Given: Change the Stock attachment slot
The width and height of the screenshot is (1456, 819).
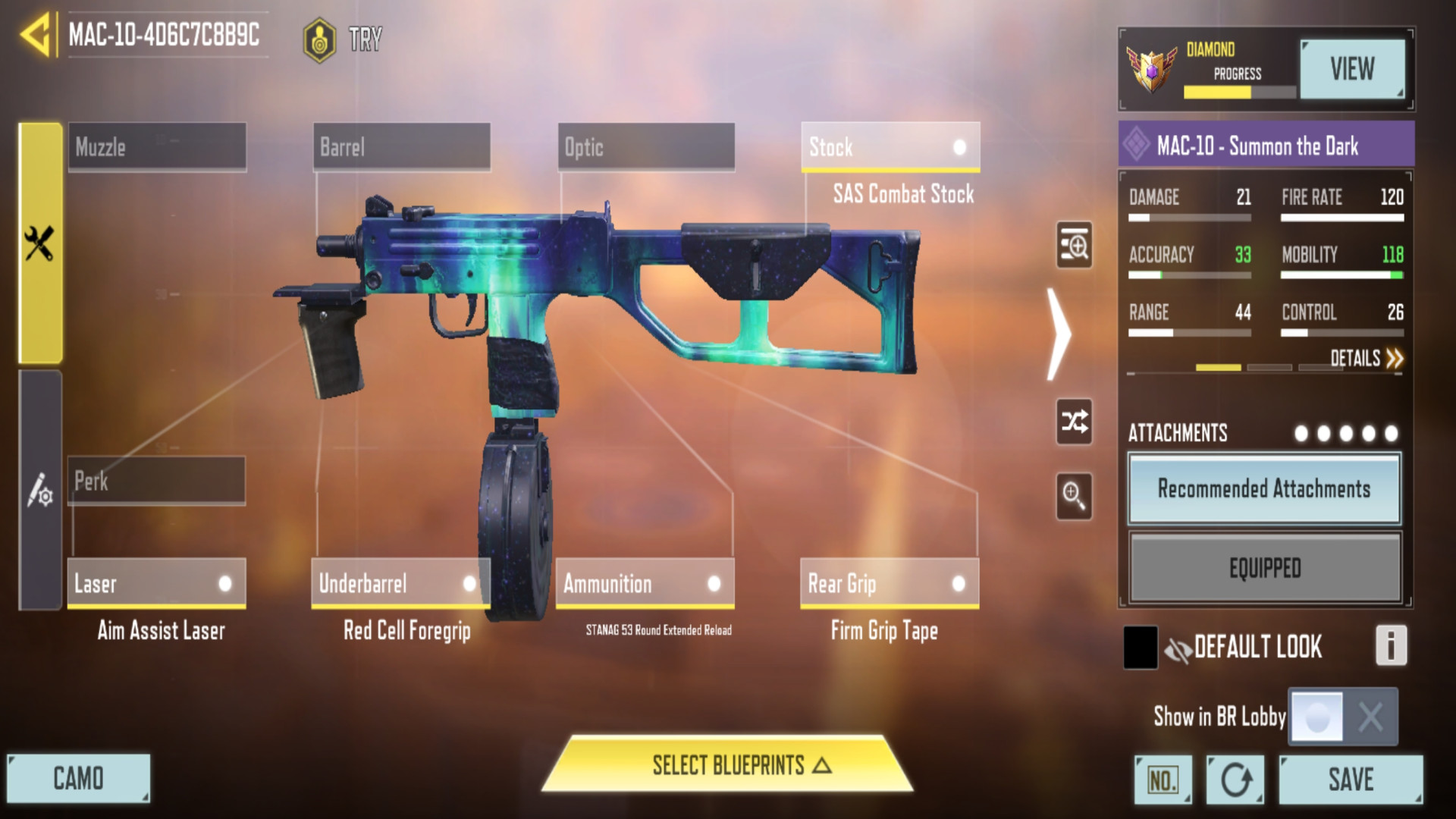Looking at the screenshot, I should [890, 147].
